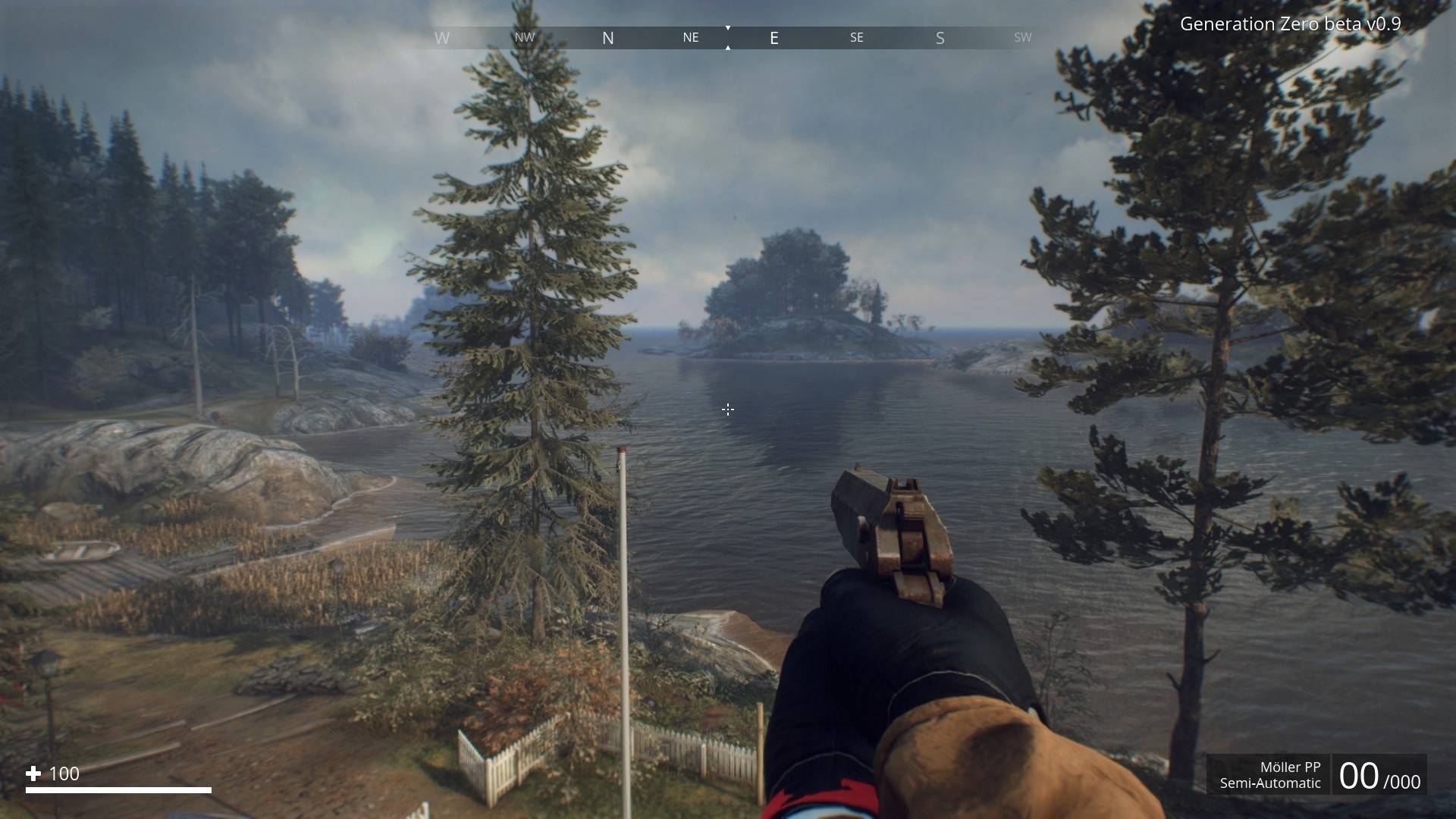Image resolution: width=1456 pixels, height=819 pixels.
Task: Click the compass bar heading strip
Action: click(x=728, y=38)
